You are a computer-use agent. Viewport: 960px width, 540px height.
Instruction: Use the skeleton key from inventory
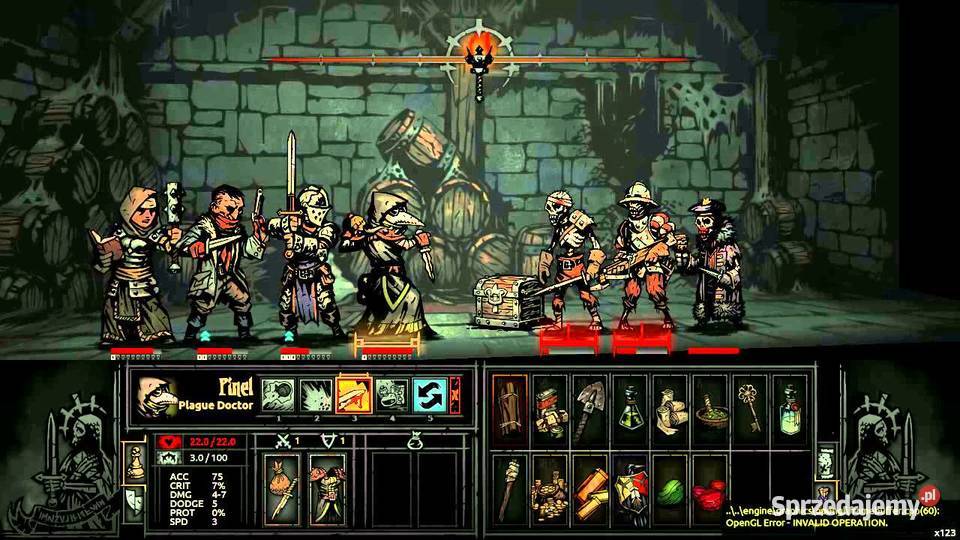coord(749,405)
